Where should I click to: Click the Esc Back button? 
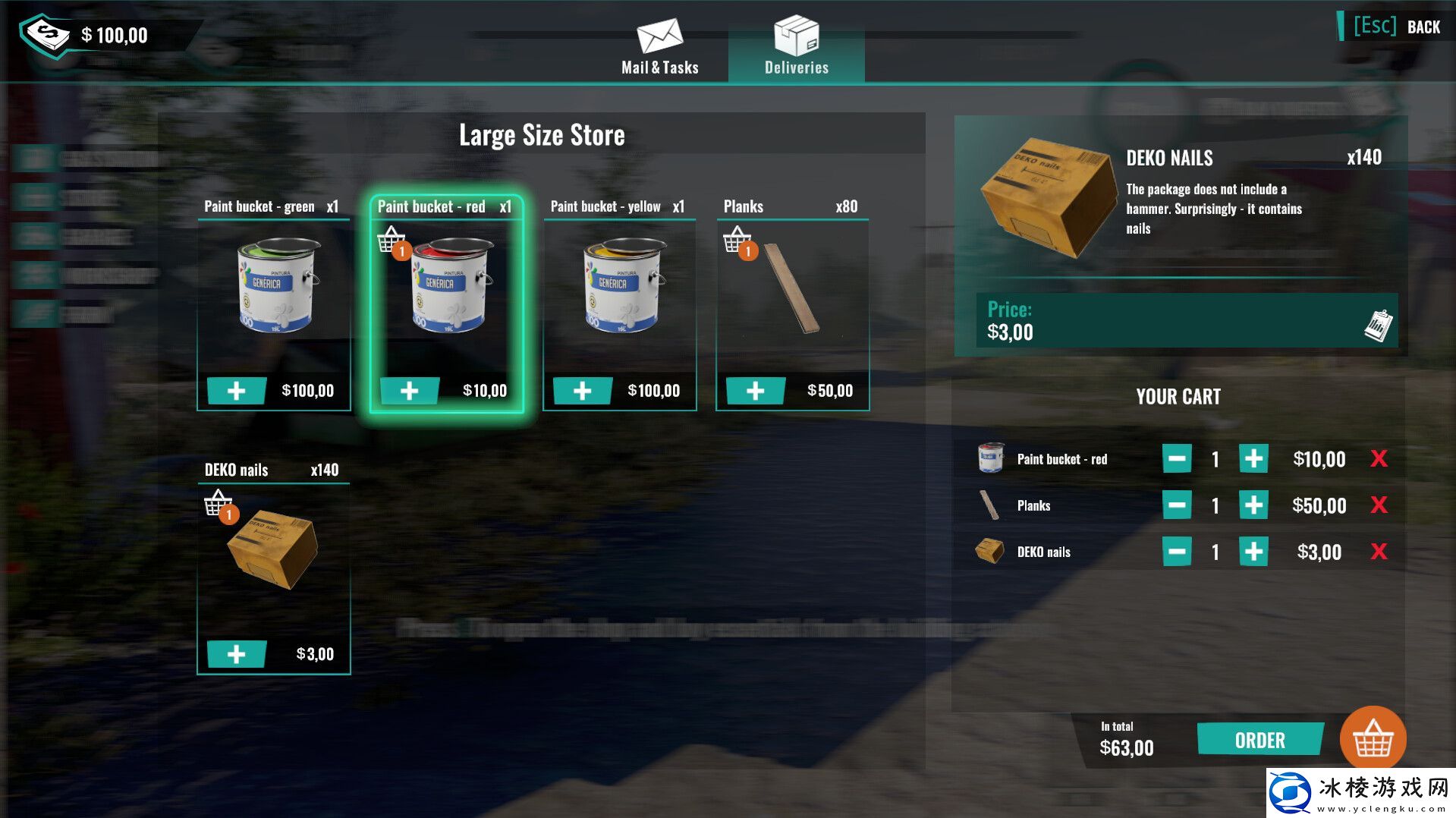[x=1397, y=27]
